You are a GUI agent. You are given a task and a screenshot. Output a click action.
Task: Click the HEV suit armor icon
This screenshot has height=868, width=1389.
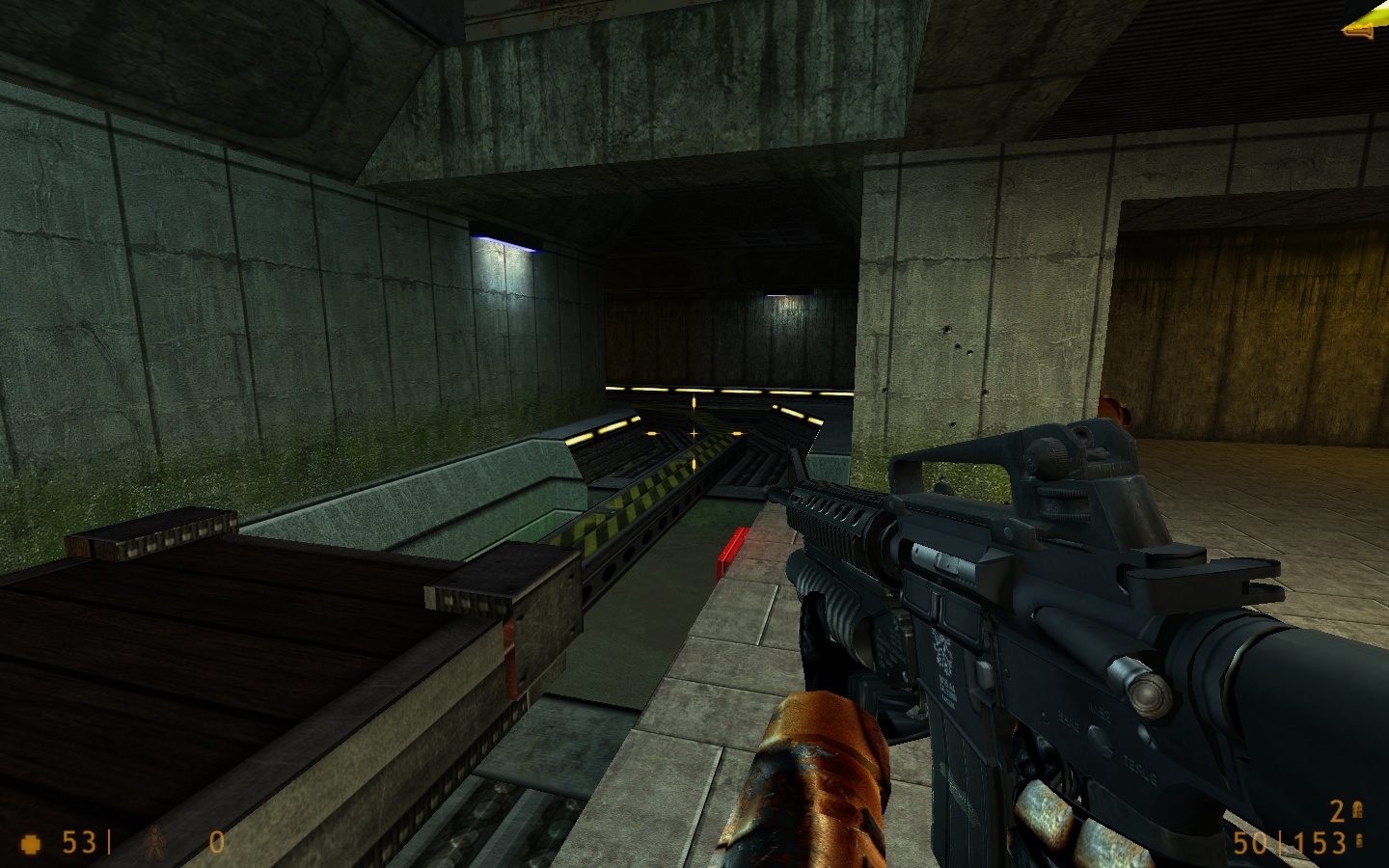pyautogui.click(x=153, y=843)
